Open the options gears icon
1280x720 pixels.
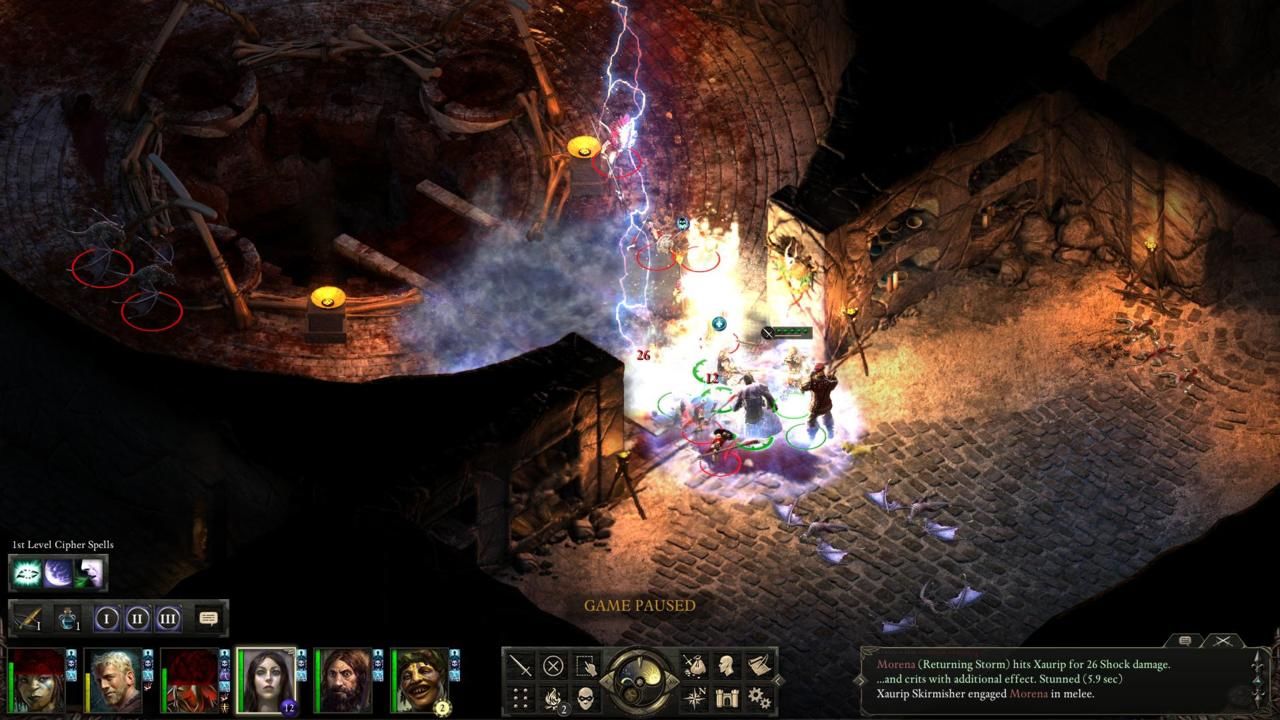point(760,697)
